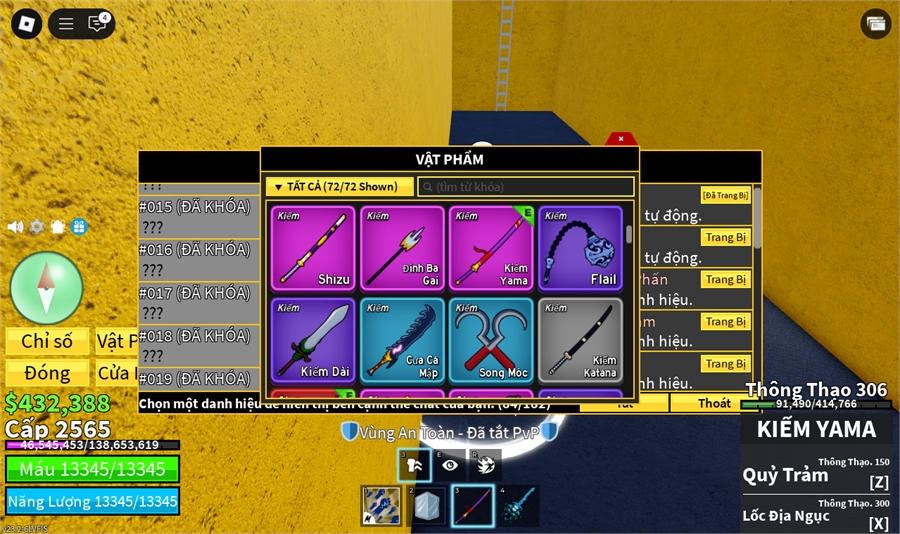Select the Song Móc twin hooks
This screenshot has width=900, height=534.
[x=491, y=340]
